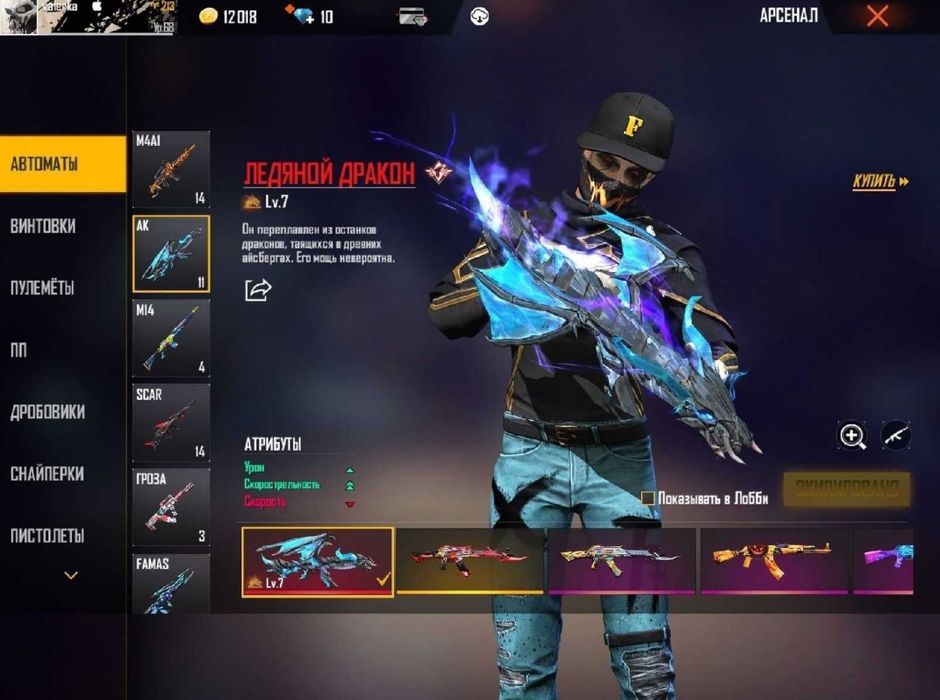Open the Винтовки weapon category
940x700 pixels.
click(x=62, y=226)
